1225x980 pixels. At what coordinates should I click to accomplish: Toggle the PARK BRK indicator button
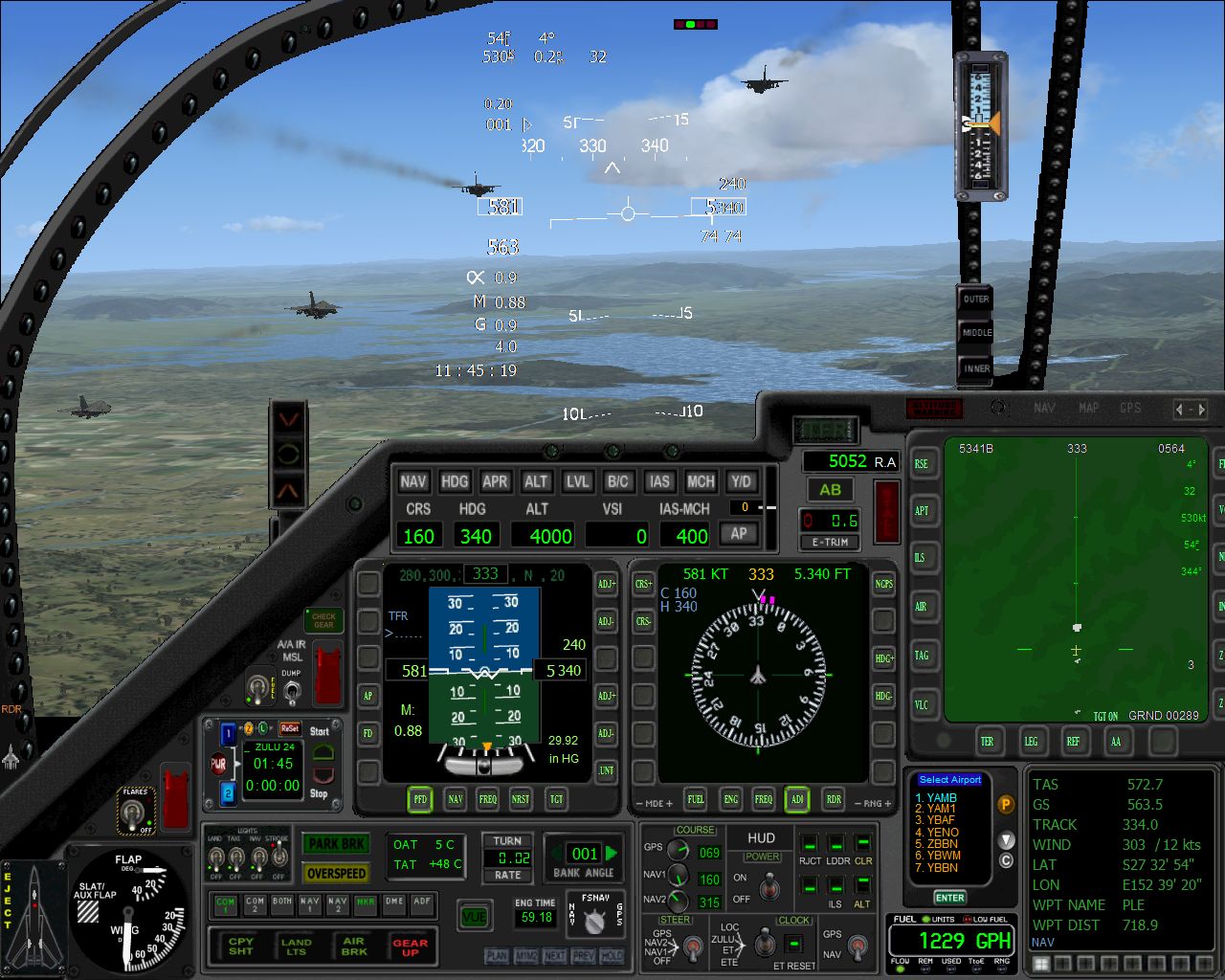(337, 844)
